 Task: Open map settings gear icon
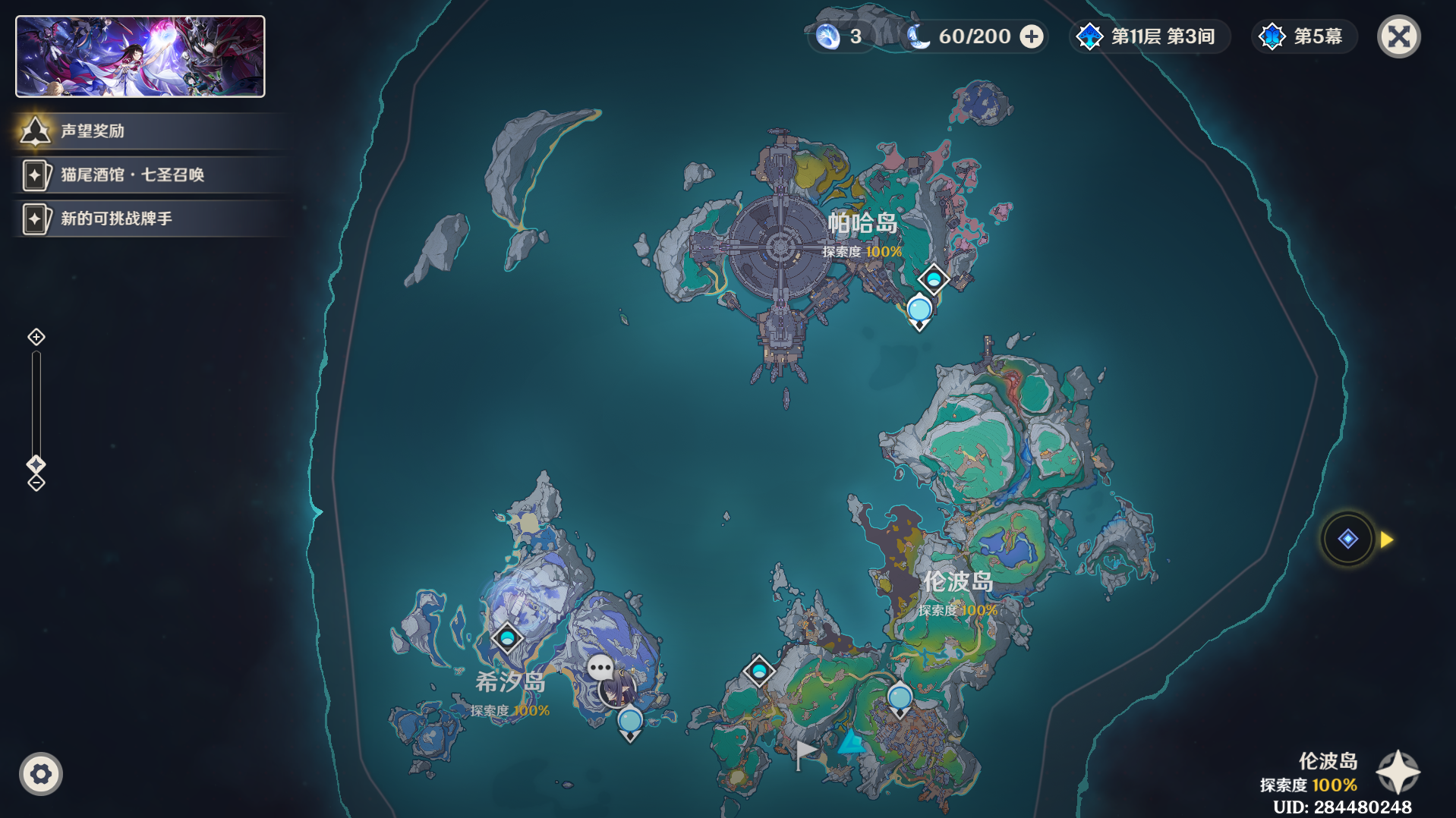coord(41,774)
